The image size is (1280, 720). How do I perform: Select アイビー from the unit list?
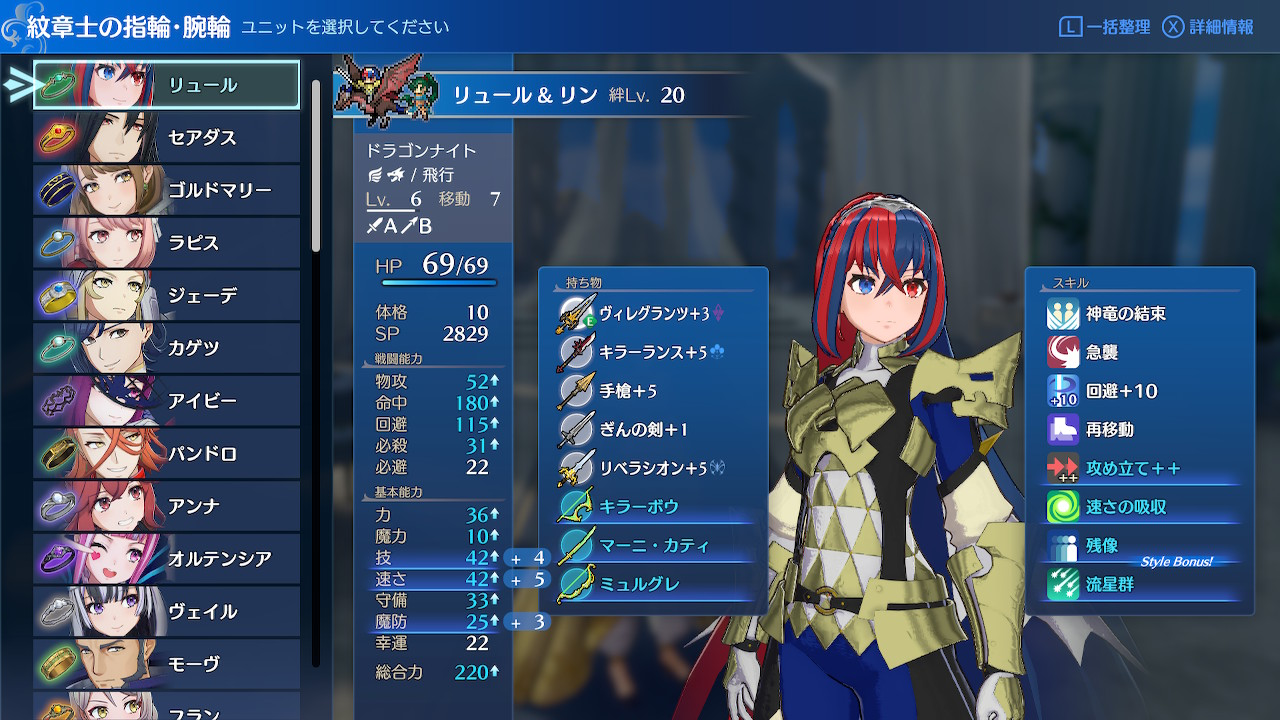click(x=167, y=401)
